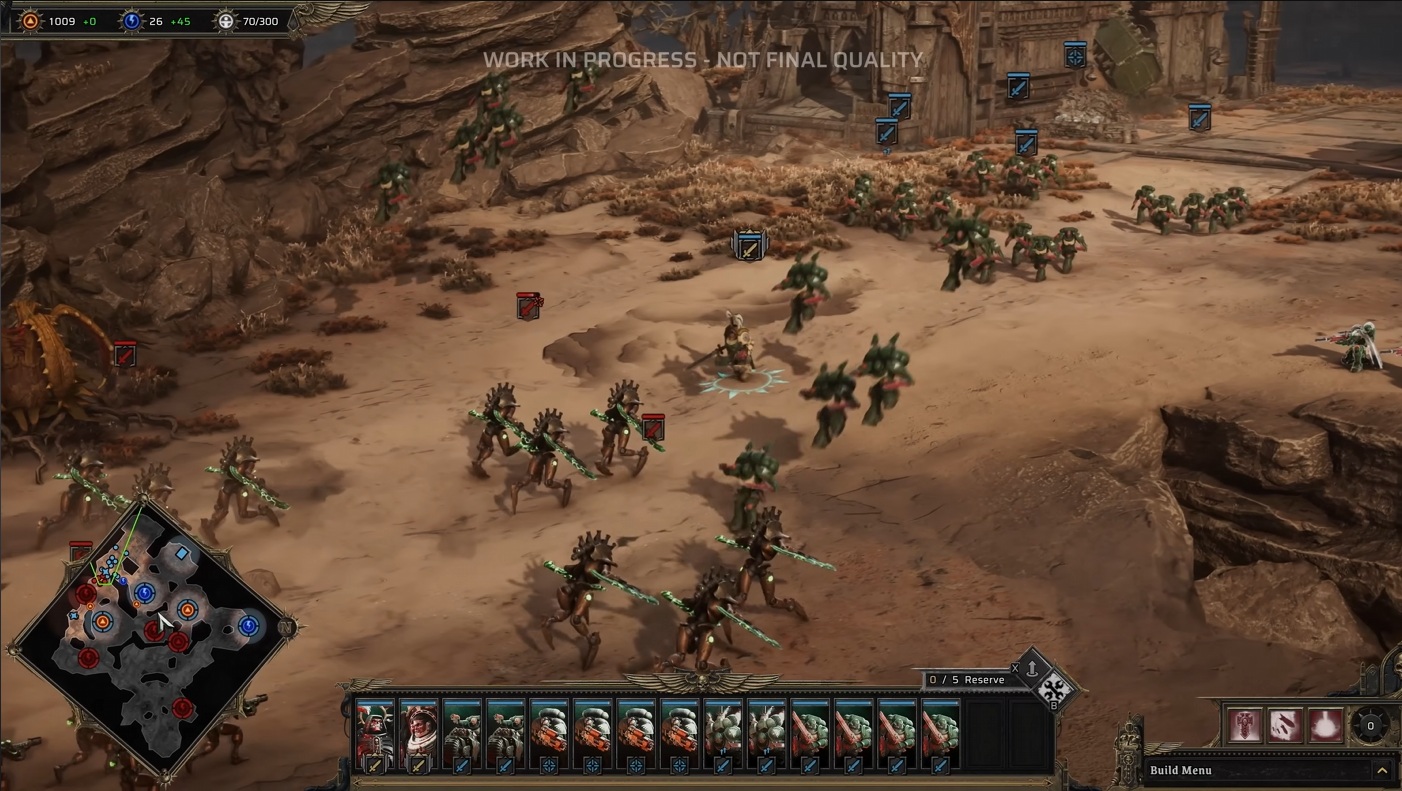Select the gold sword badge above the hero

point(748,245)
